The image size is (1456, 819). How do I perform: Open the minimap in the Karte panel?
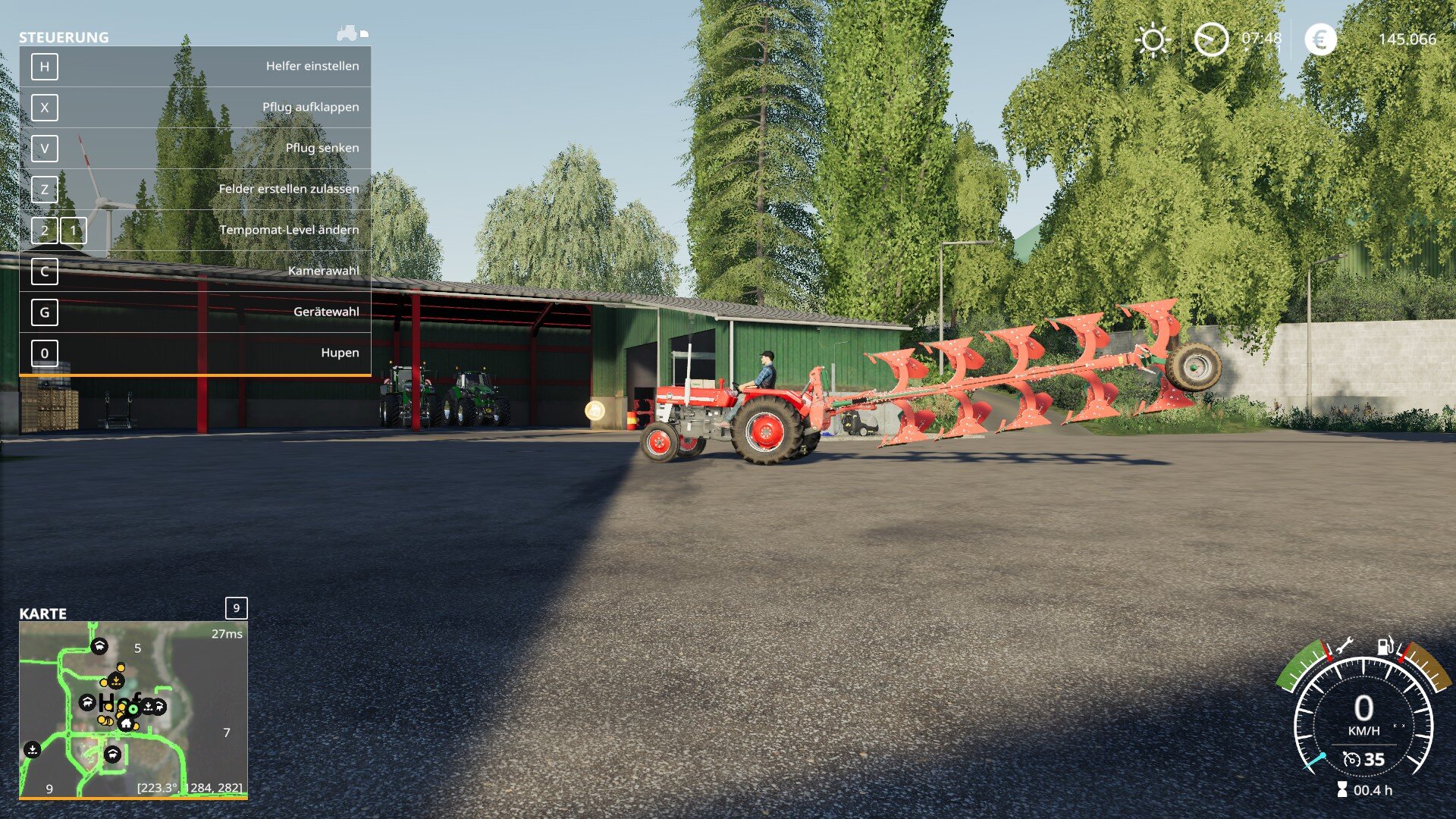(x=133, y=709)
